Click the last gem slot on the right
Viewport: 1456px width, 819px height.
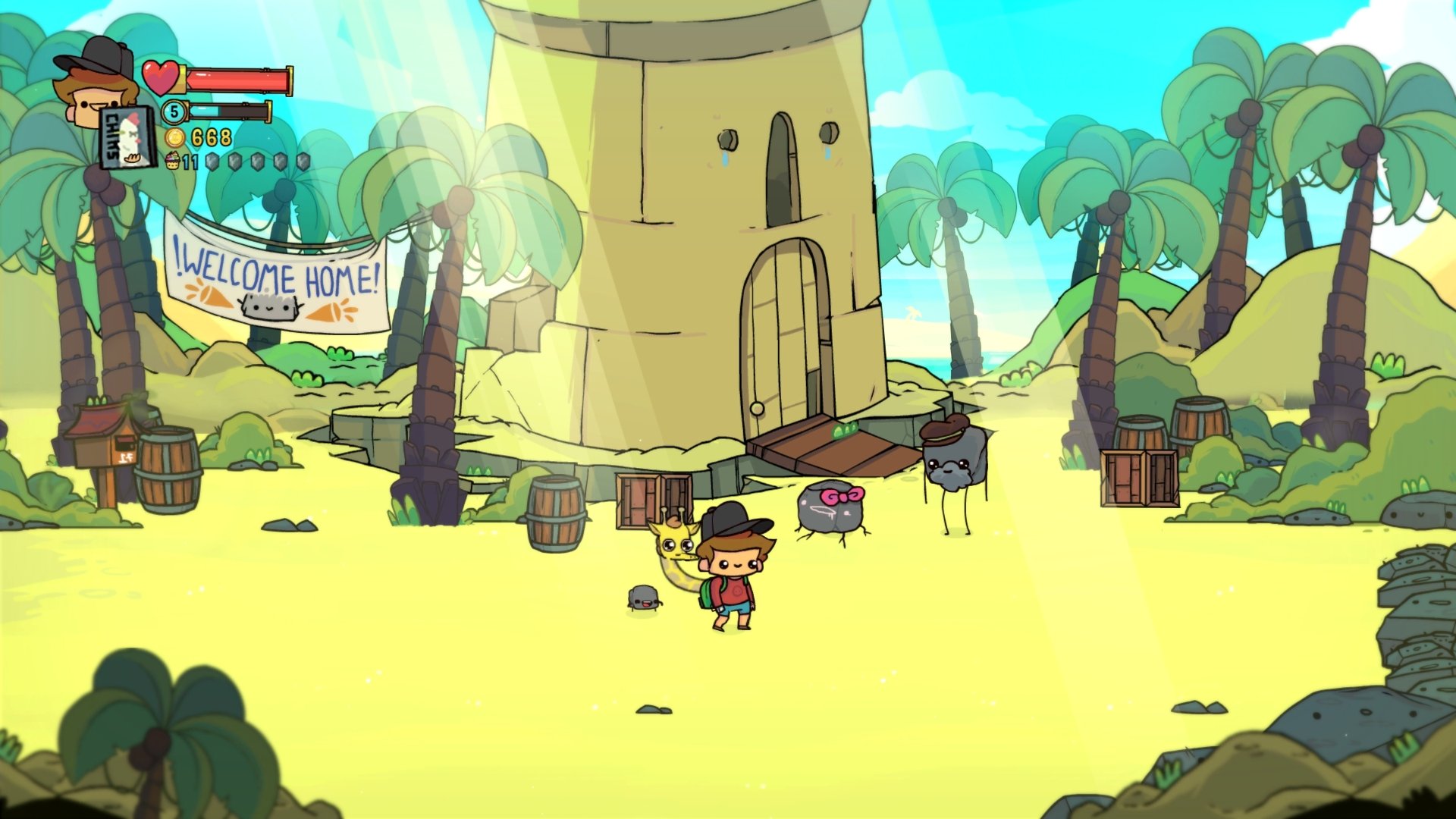(303, 162)
